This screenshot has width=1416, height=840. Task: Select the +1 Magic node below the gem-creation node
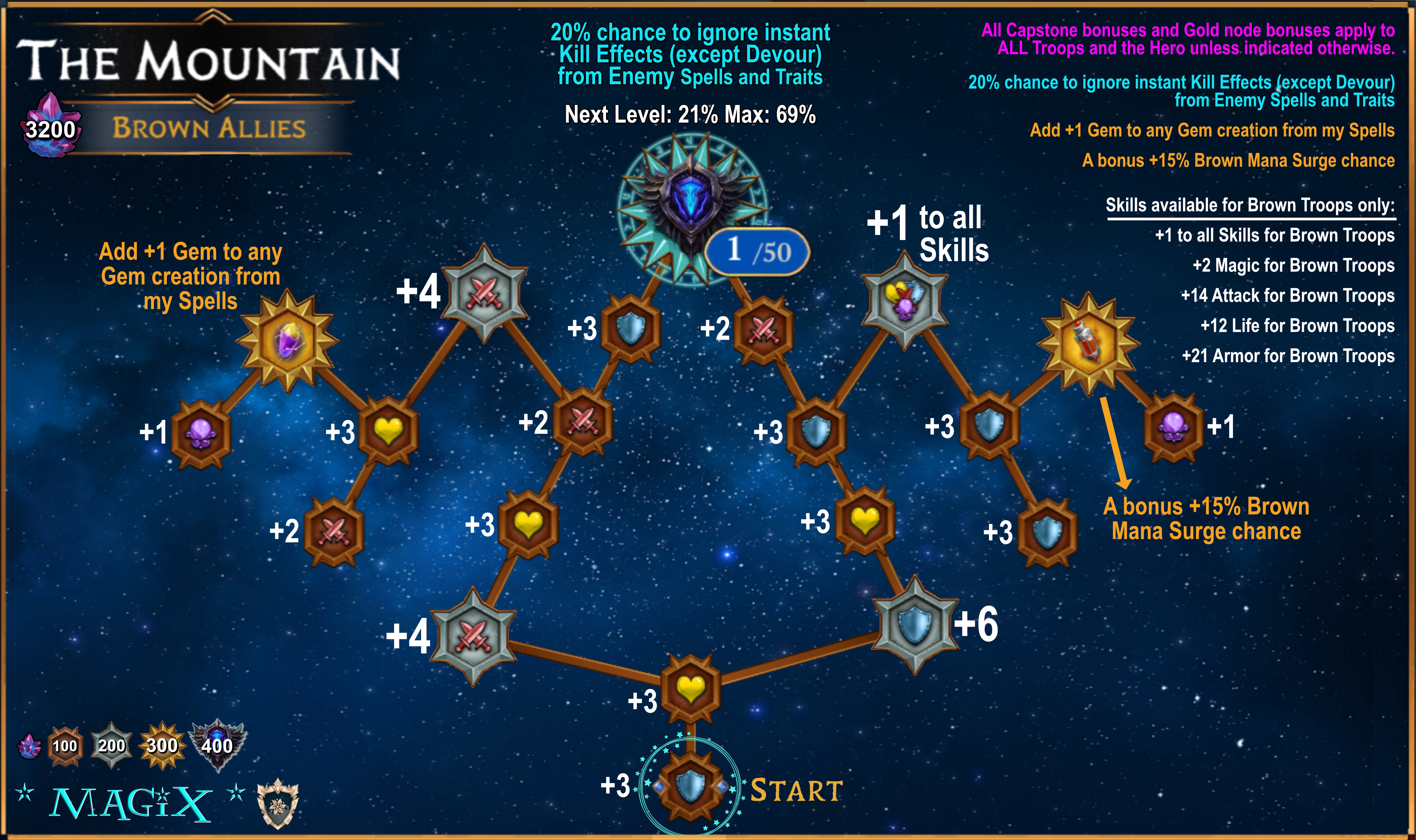click(201, 434)
